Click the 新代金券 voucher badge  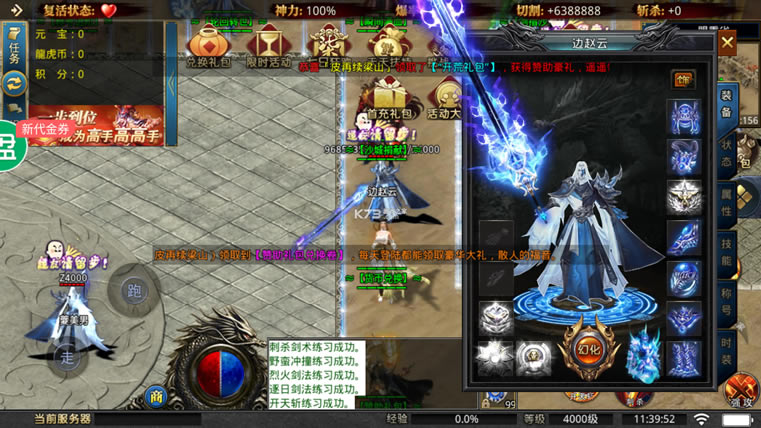[46, 129]
